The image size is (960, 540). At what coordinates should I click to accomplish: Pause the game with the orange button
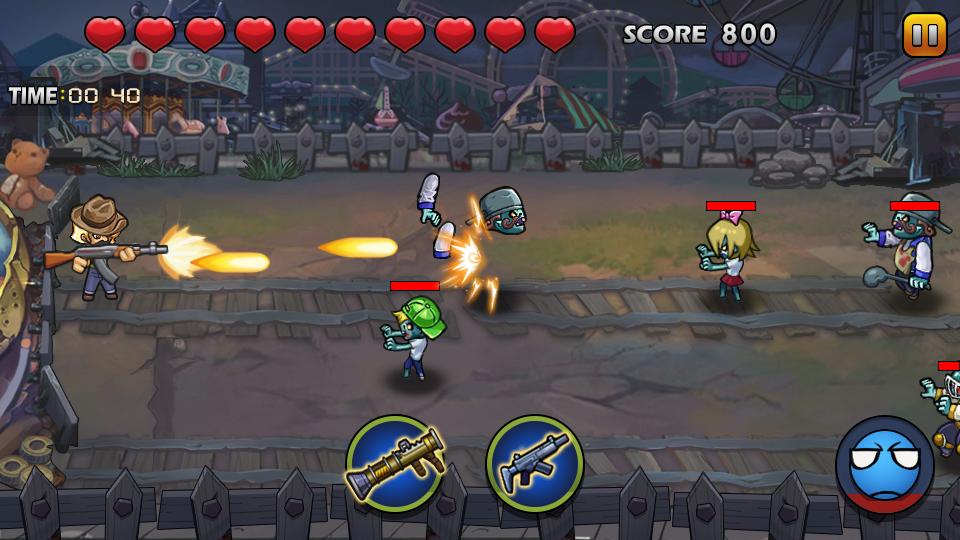click(924, 35)
